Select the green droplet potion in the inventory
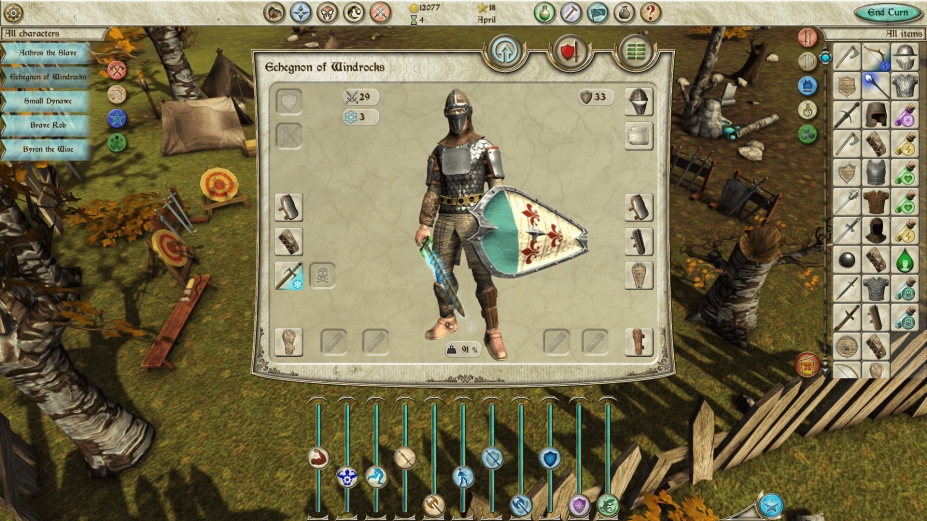927x521 pixels. click(905, 260)
